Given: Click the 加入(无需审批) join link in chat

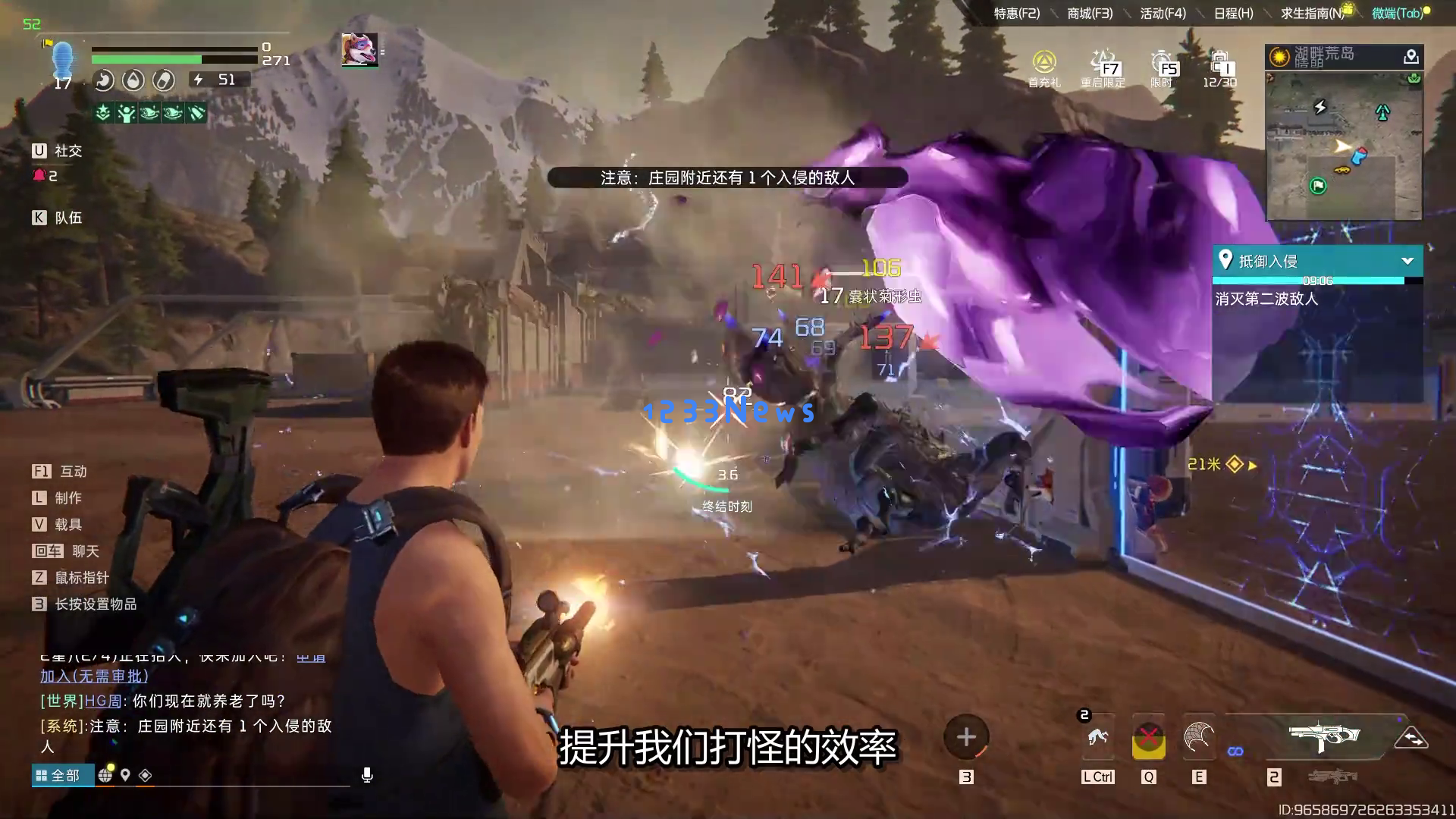Looking at the screenshot, I should tap(94, 676).
